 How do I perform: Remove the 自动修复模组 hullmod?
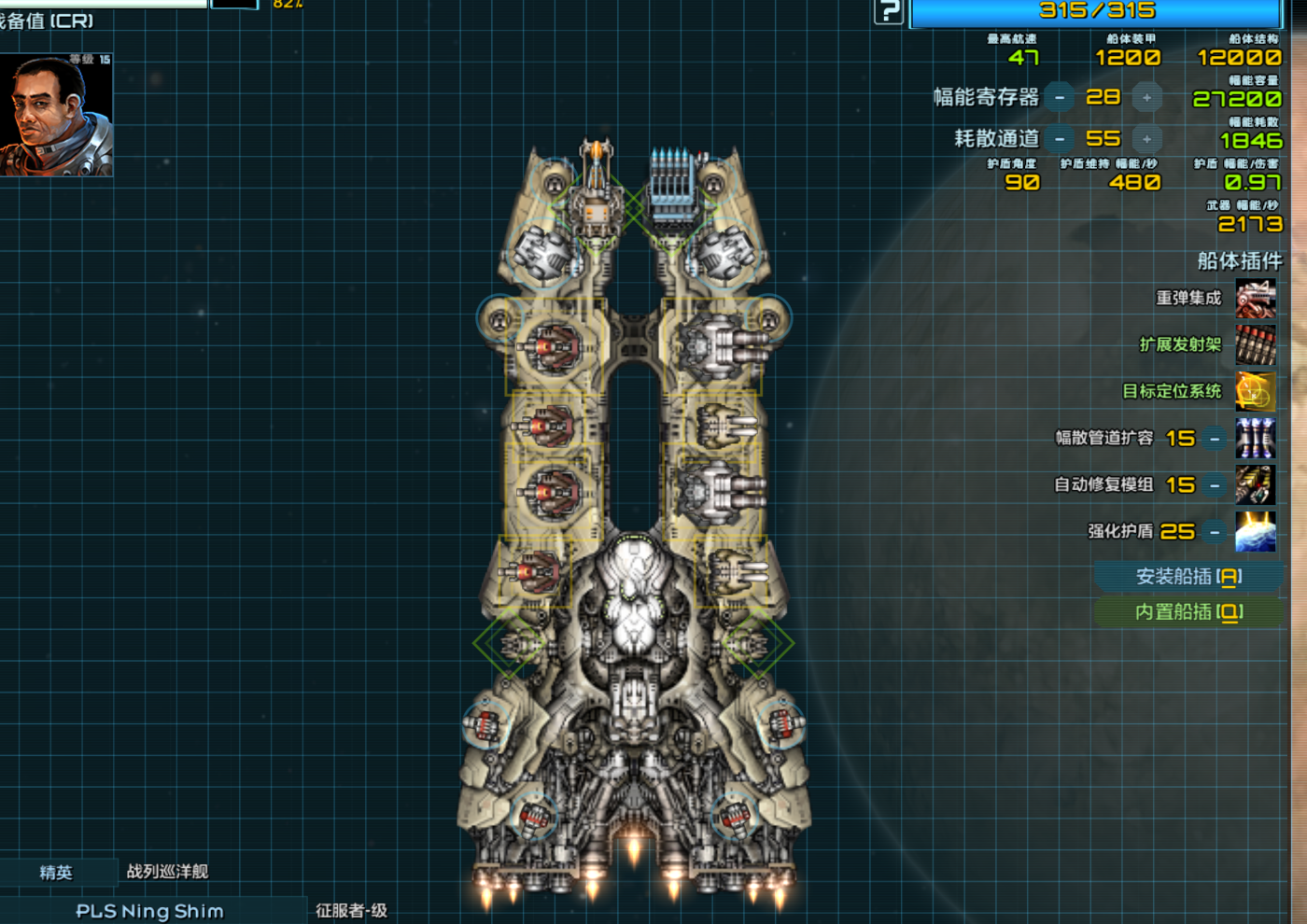point(1215,484)
